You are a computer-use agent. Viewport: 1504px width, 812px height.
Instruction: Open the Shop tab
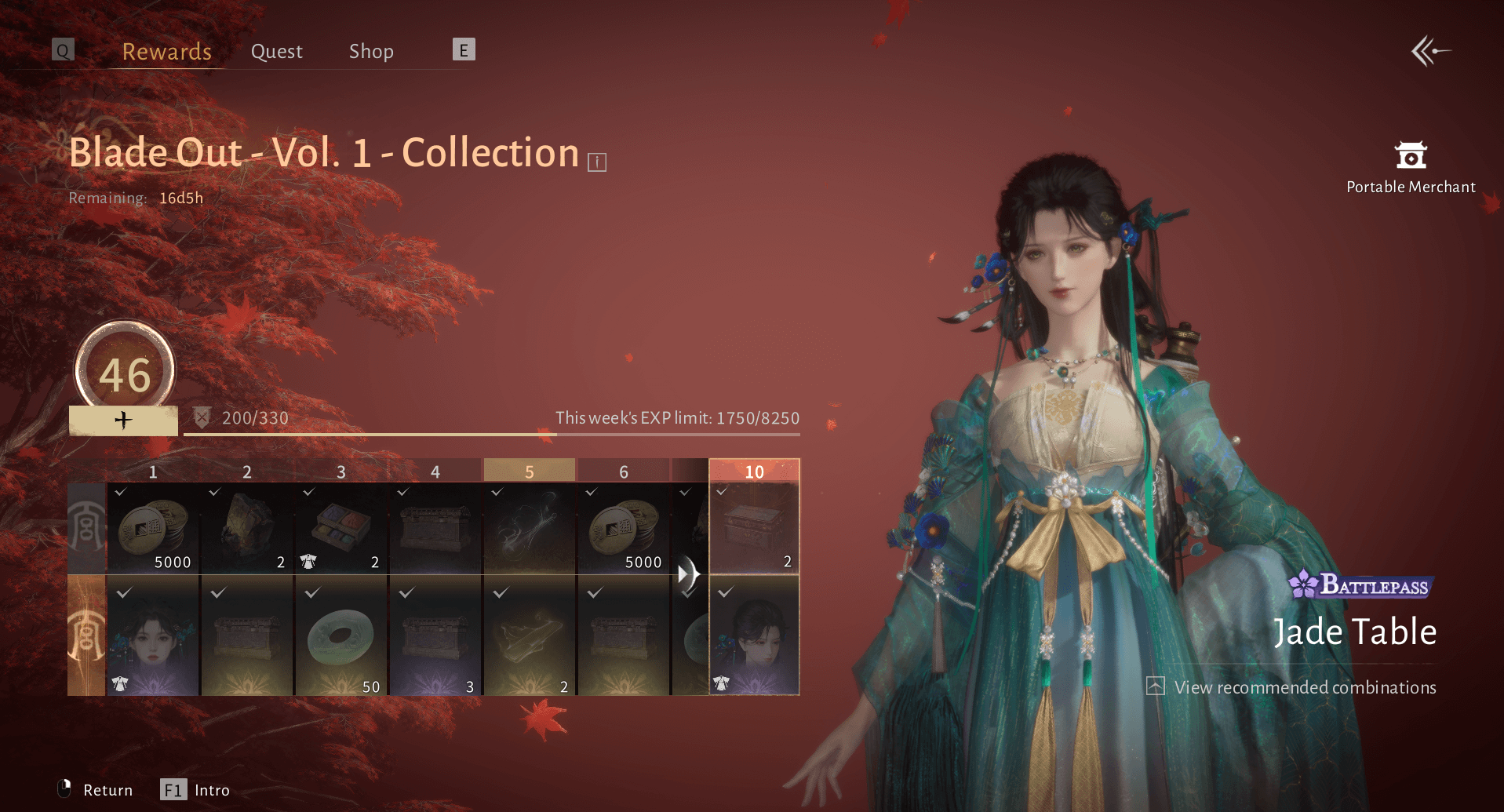pyautogui.click(x=370, y=50)
